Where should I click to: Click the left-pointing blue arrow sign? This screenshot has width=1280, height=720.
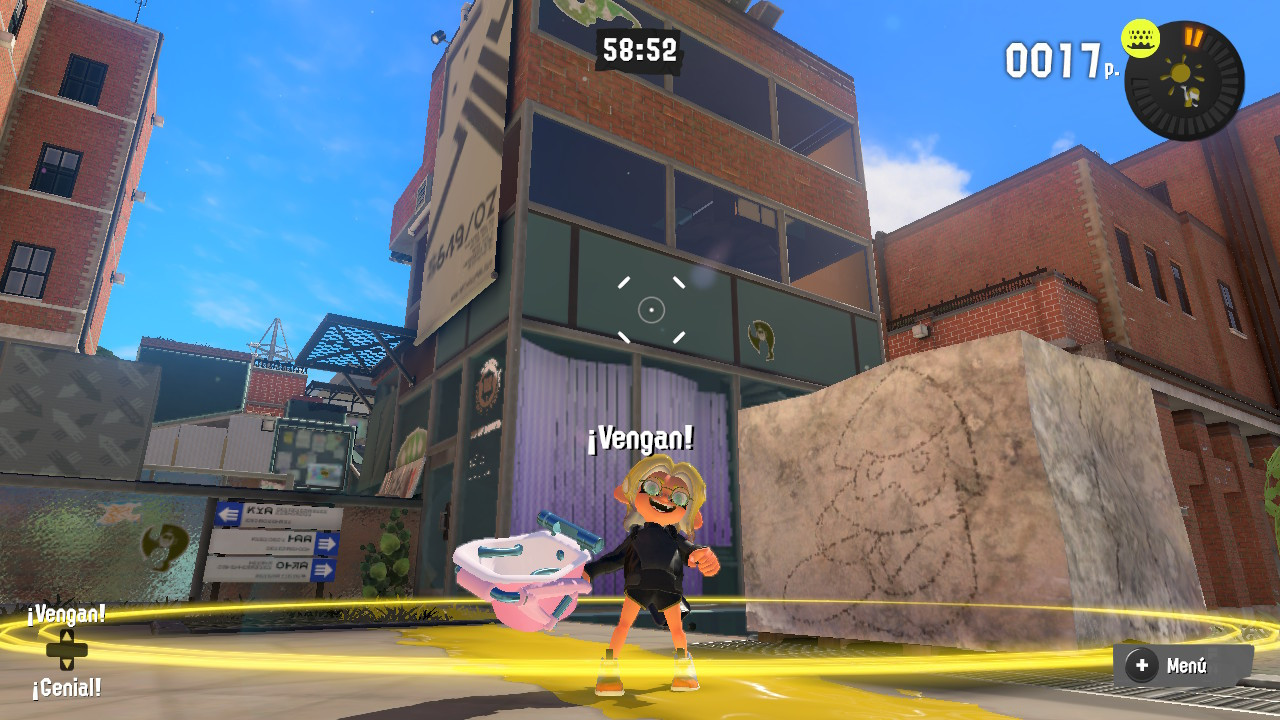point(226,513)
